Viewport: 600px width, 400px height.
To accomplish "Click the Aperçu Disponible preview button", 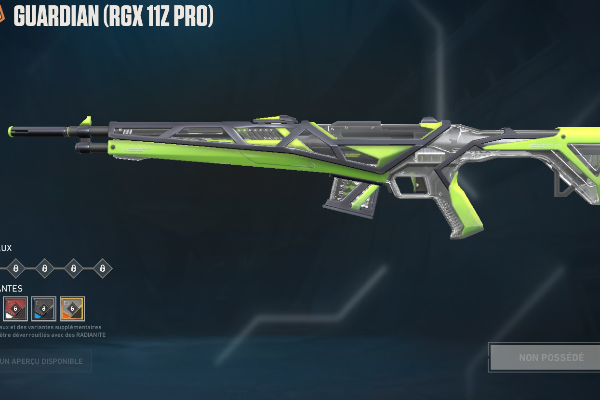I will (x=44, y=360).
